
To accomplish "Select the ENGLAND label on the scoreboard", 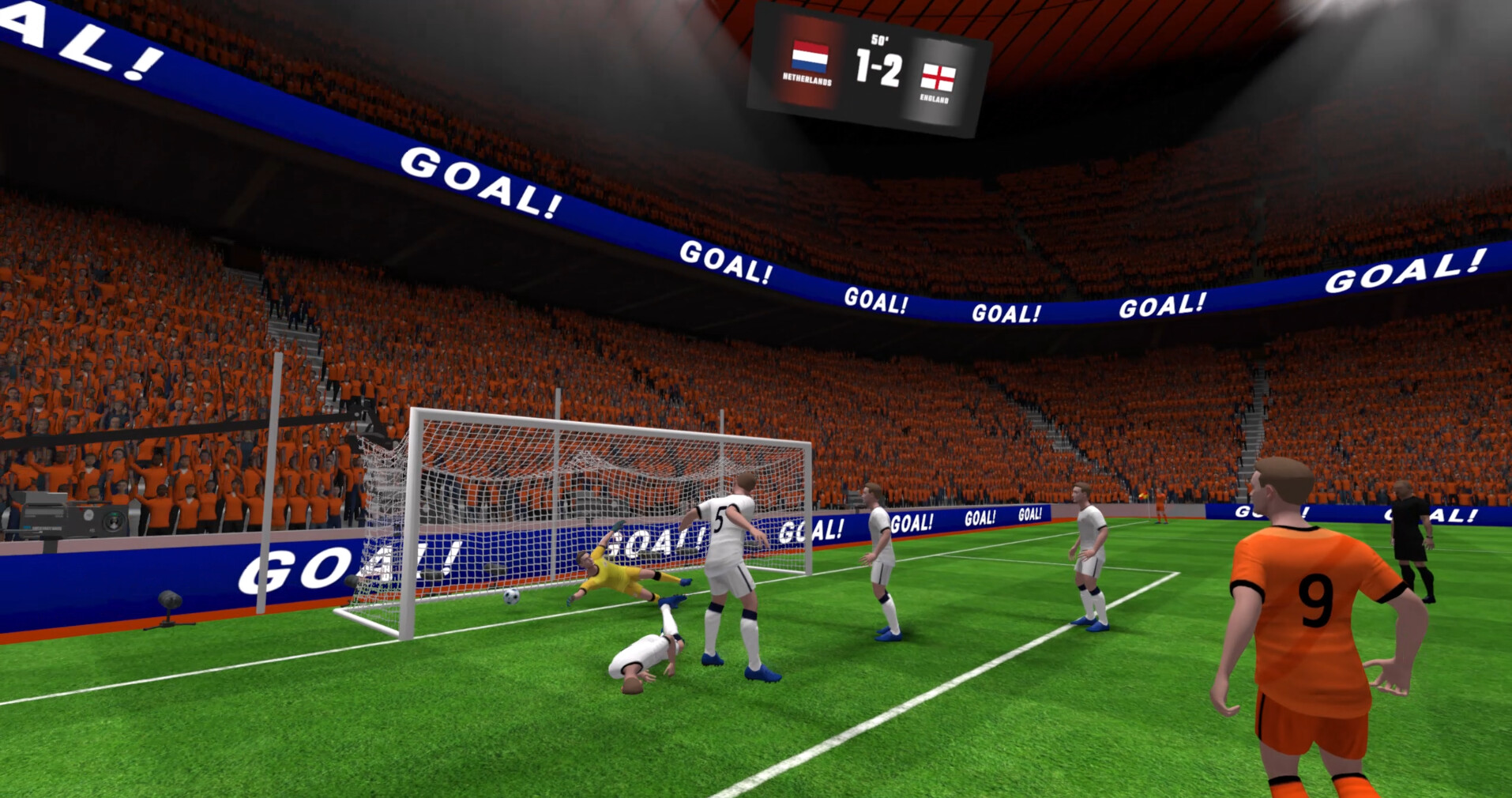I will pos(936,99).
